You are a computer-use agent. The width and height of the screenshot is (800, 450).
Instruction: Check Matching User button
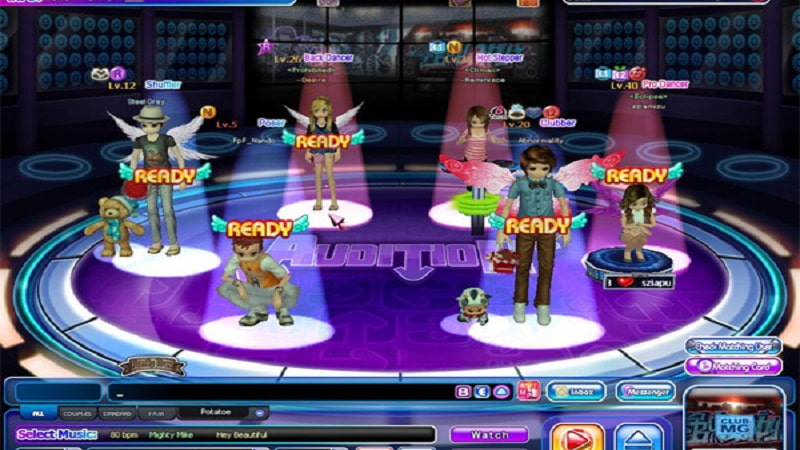735,346
